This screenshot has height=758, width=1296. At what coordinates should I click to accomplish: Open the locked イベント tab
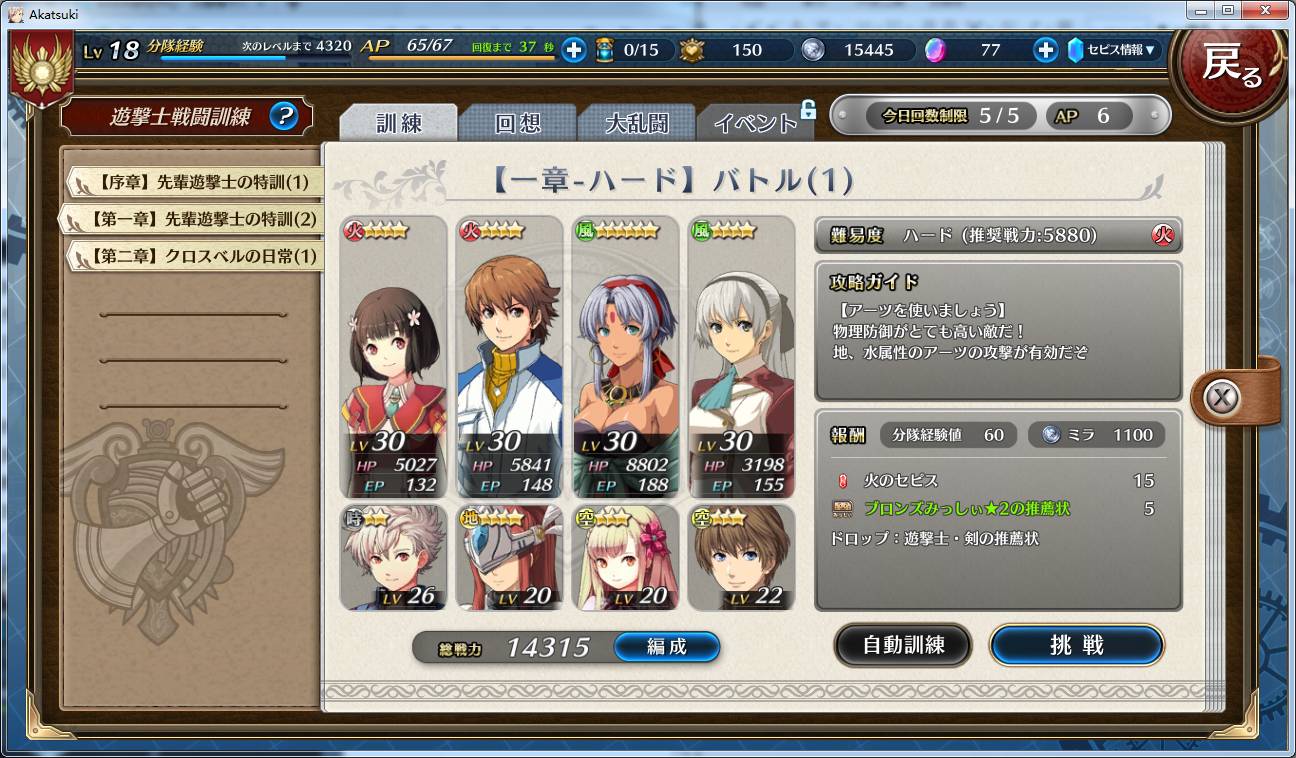click(755, 123)
